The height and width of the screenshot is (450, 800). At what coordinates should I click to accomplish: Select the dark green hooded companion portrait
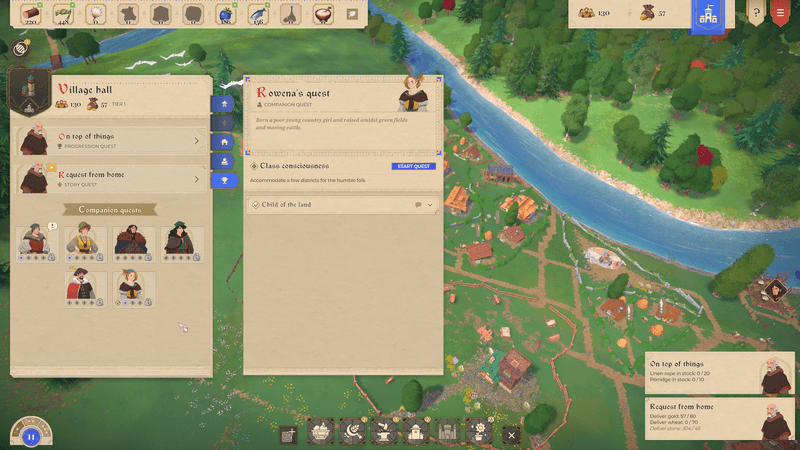point(178,241)
